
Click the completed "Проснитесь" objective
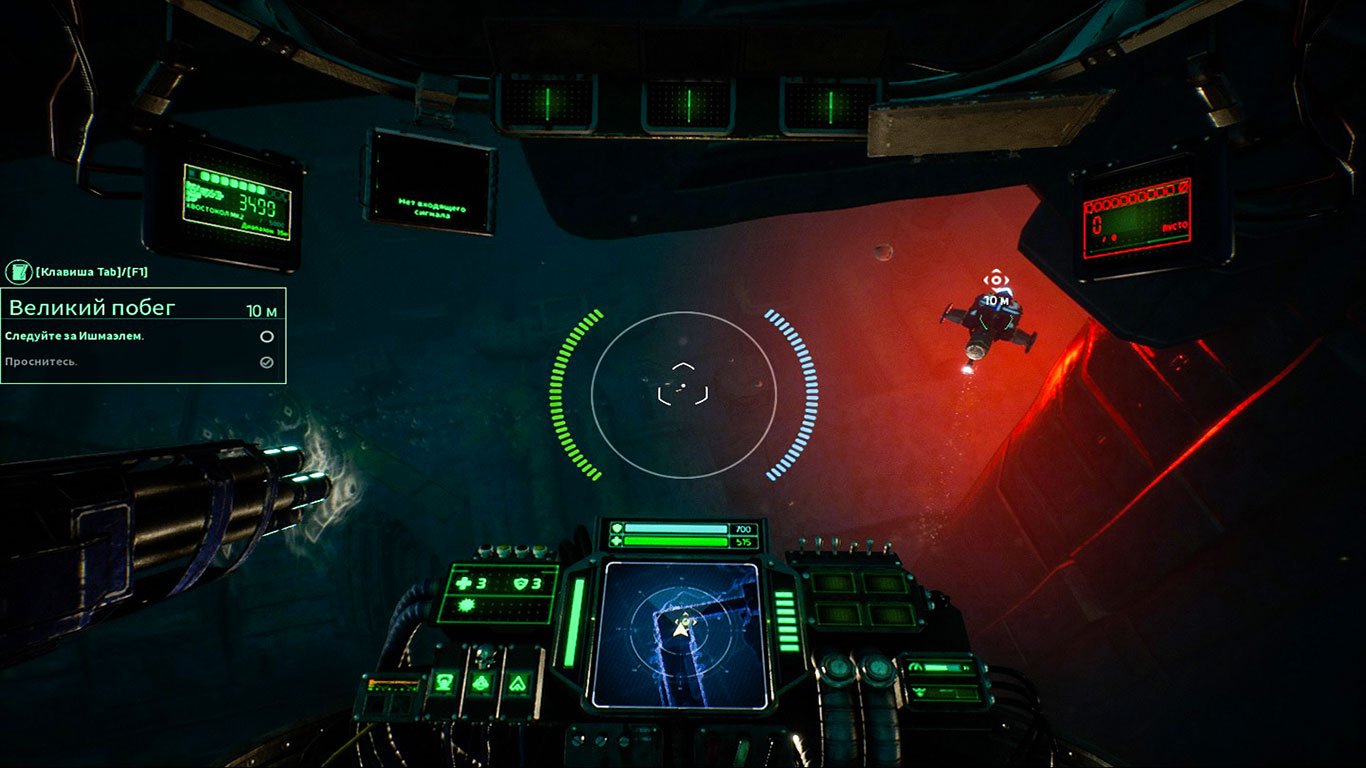42,362
